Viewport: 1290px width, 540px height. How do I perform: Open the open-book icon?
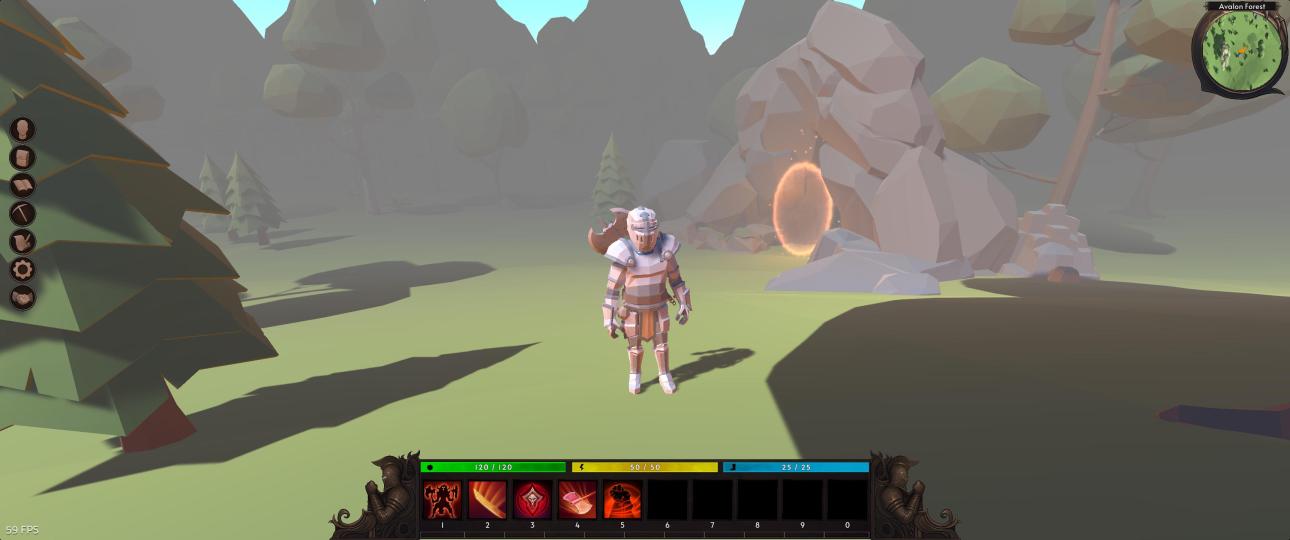[23, 185]
